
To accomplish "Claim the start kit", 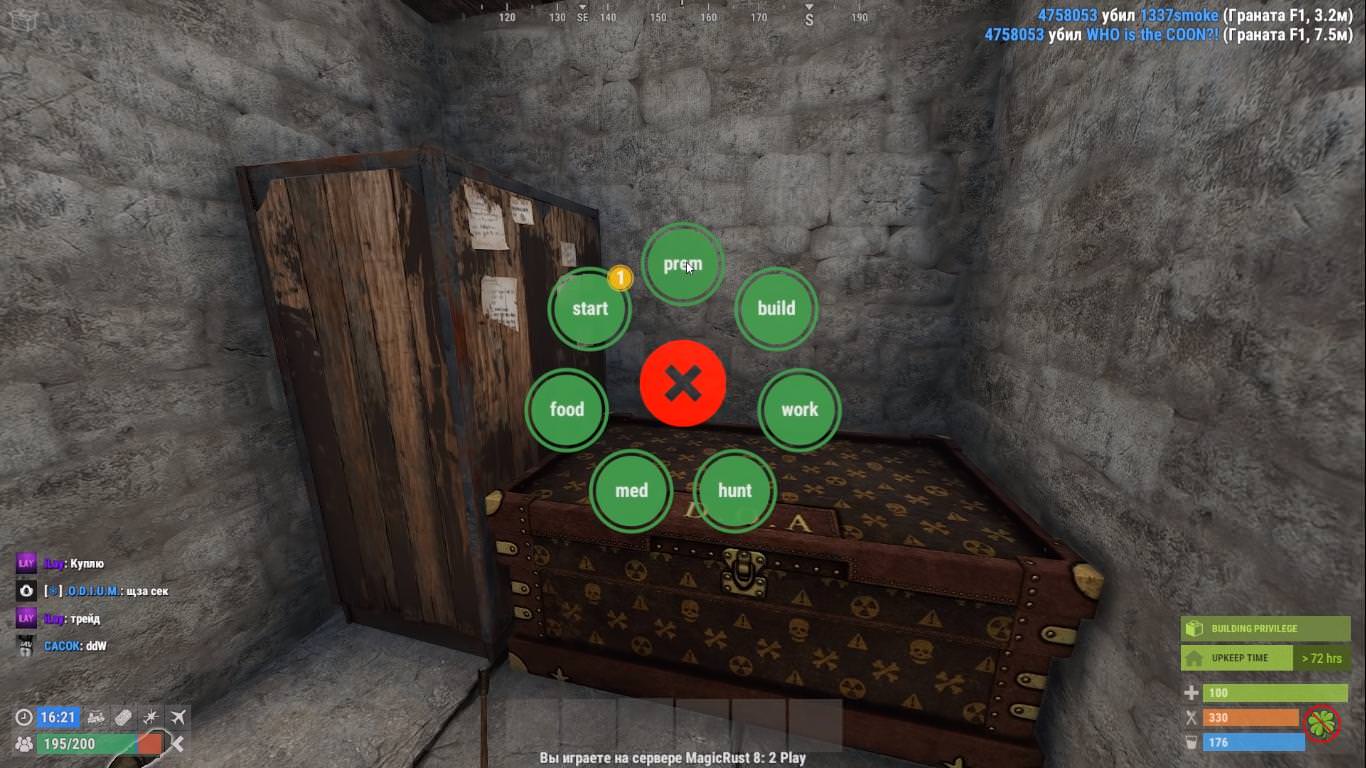I will (x=590, y=309).
